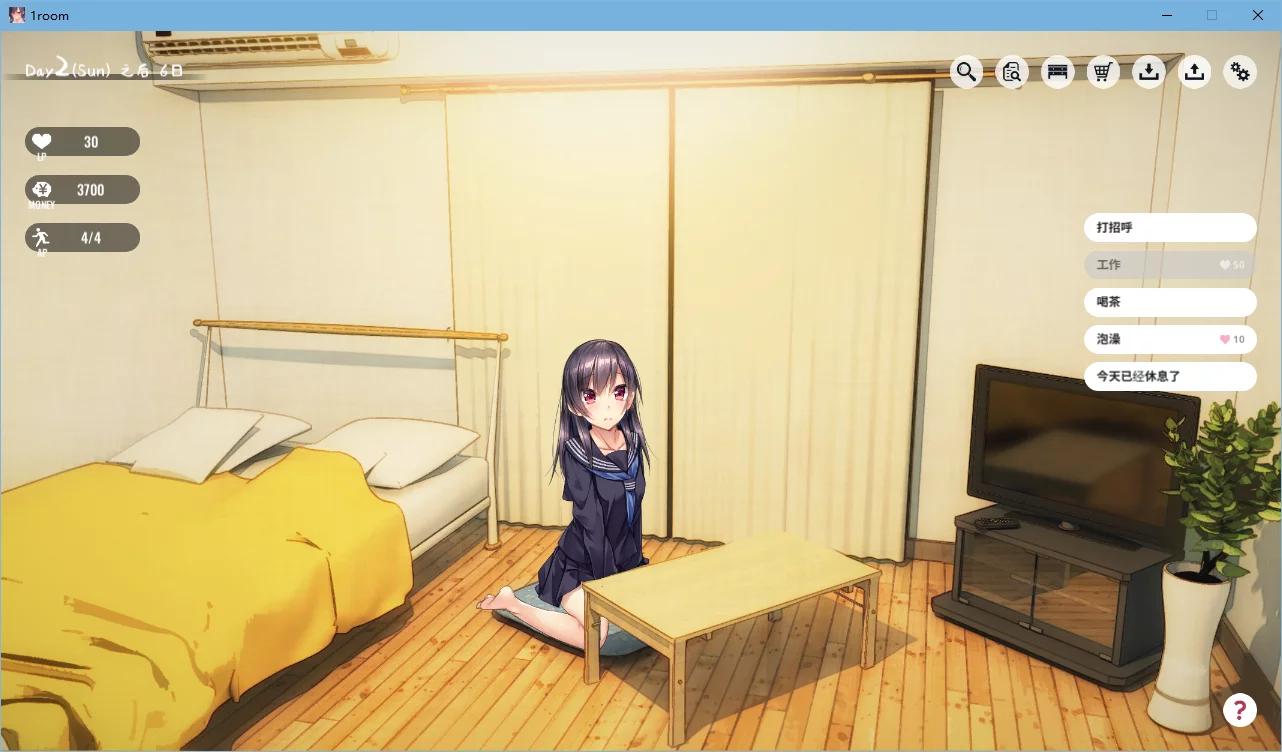Open the magnifier search tool
Screen dimensions: 1282x752
pos(966,71)
